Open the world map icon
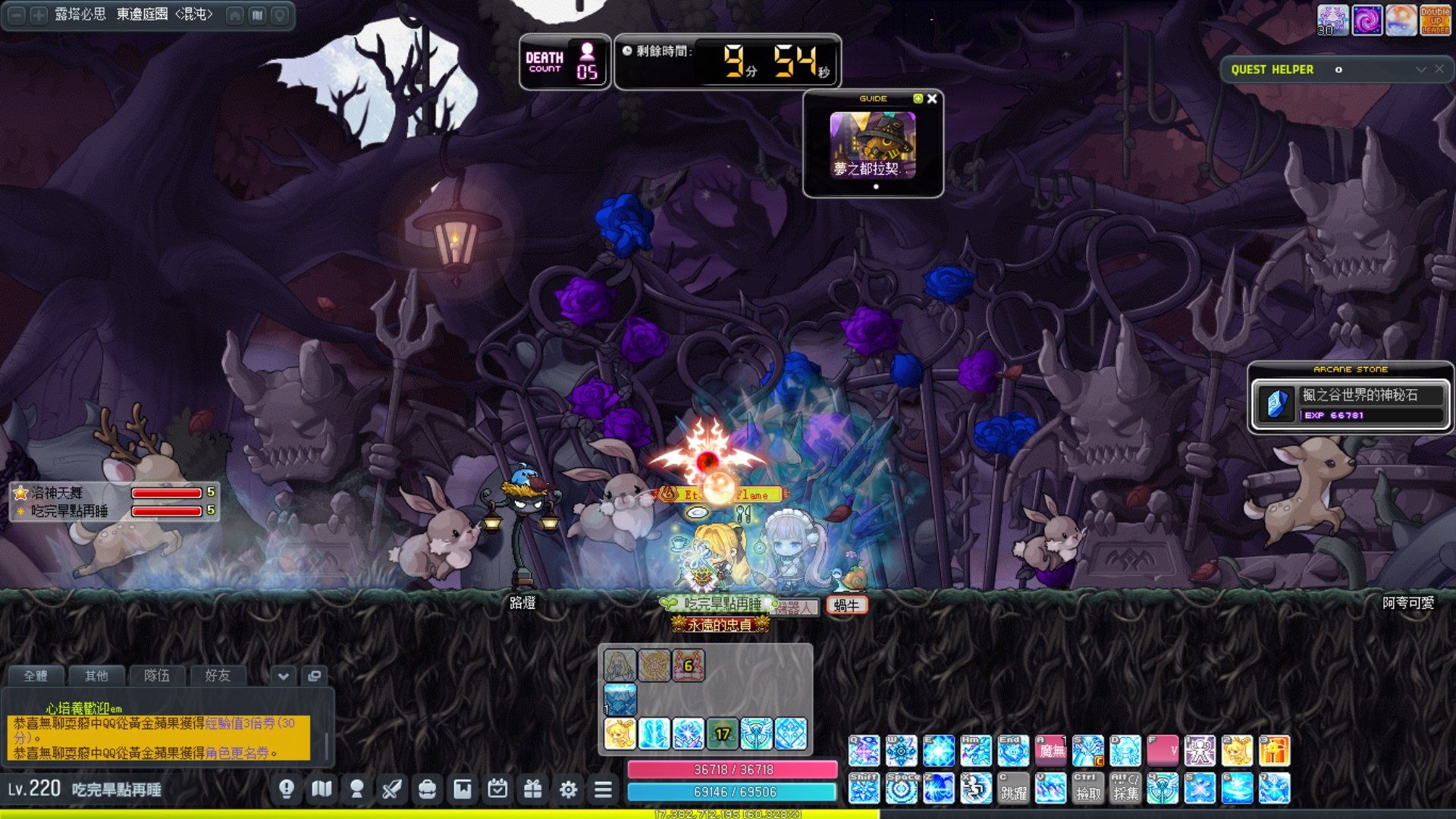Screen dimensions: 1456x819 (322, 789)
